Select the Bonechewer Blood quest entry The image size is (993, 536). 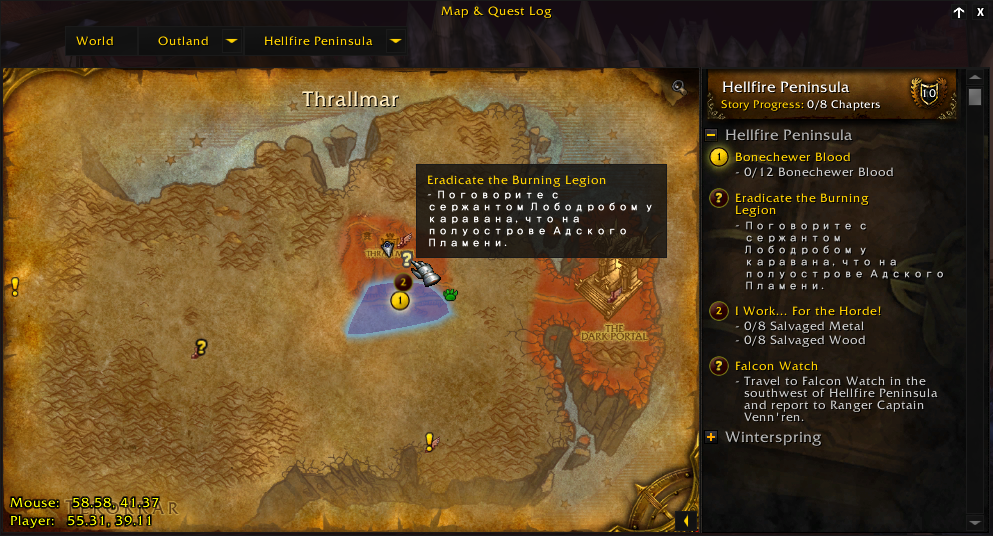pos(792,157)
